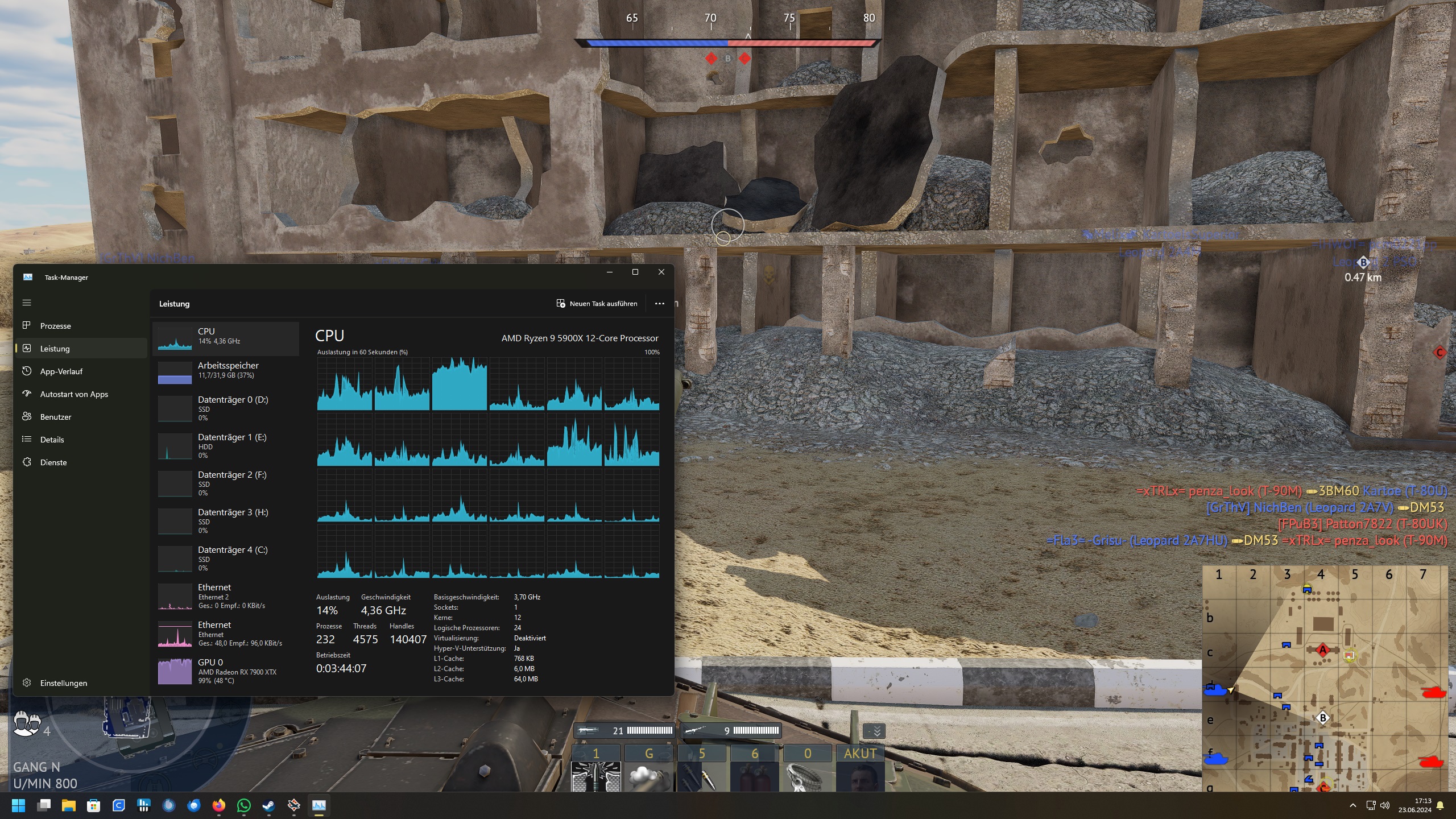Collapse the Task Manager navigation pane

[27, 302]
